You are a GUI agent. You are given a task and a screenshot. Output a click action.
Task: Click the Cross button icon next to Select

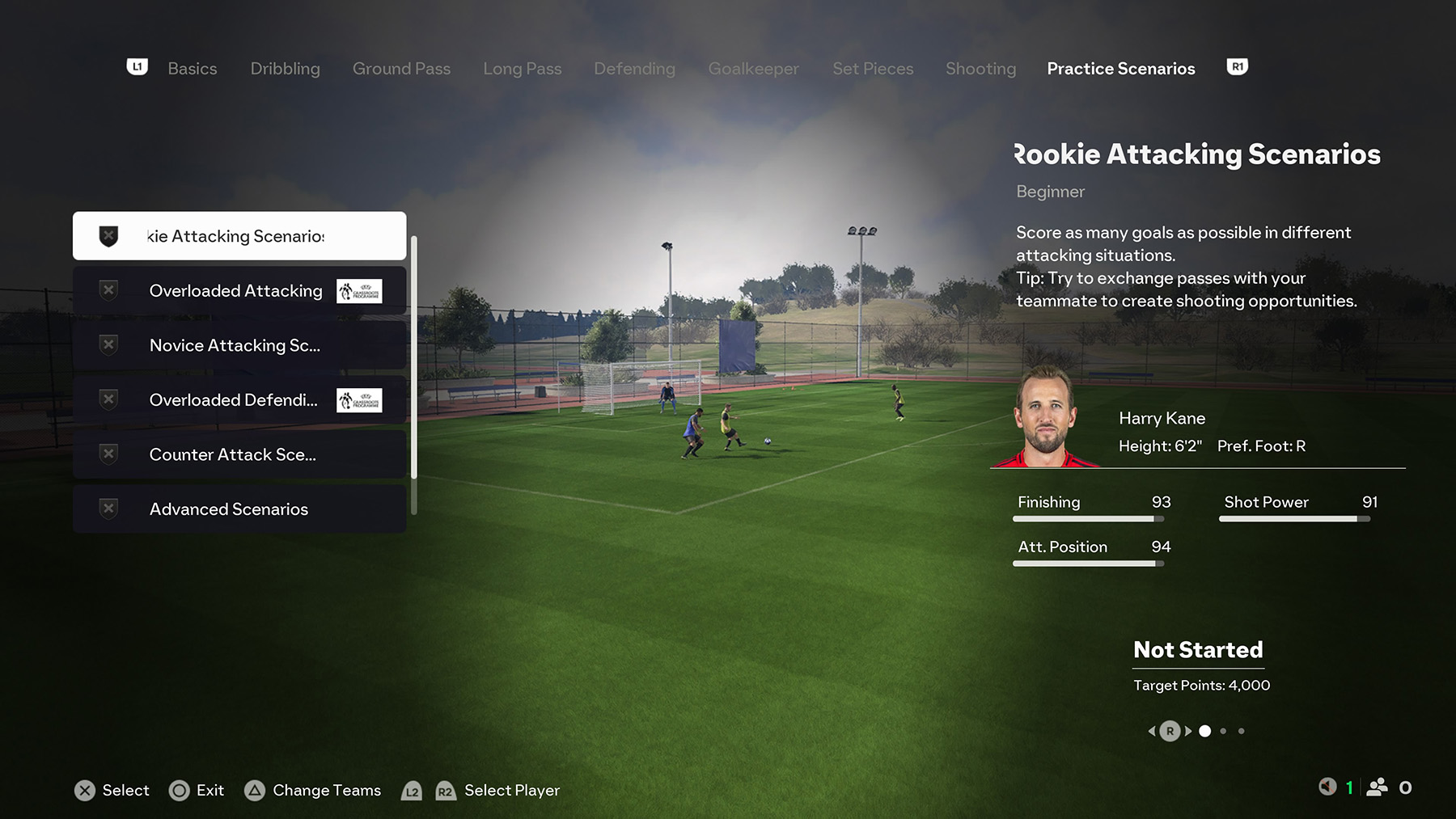(x=86, y=791)
